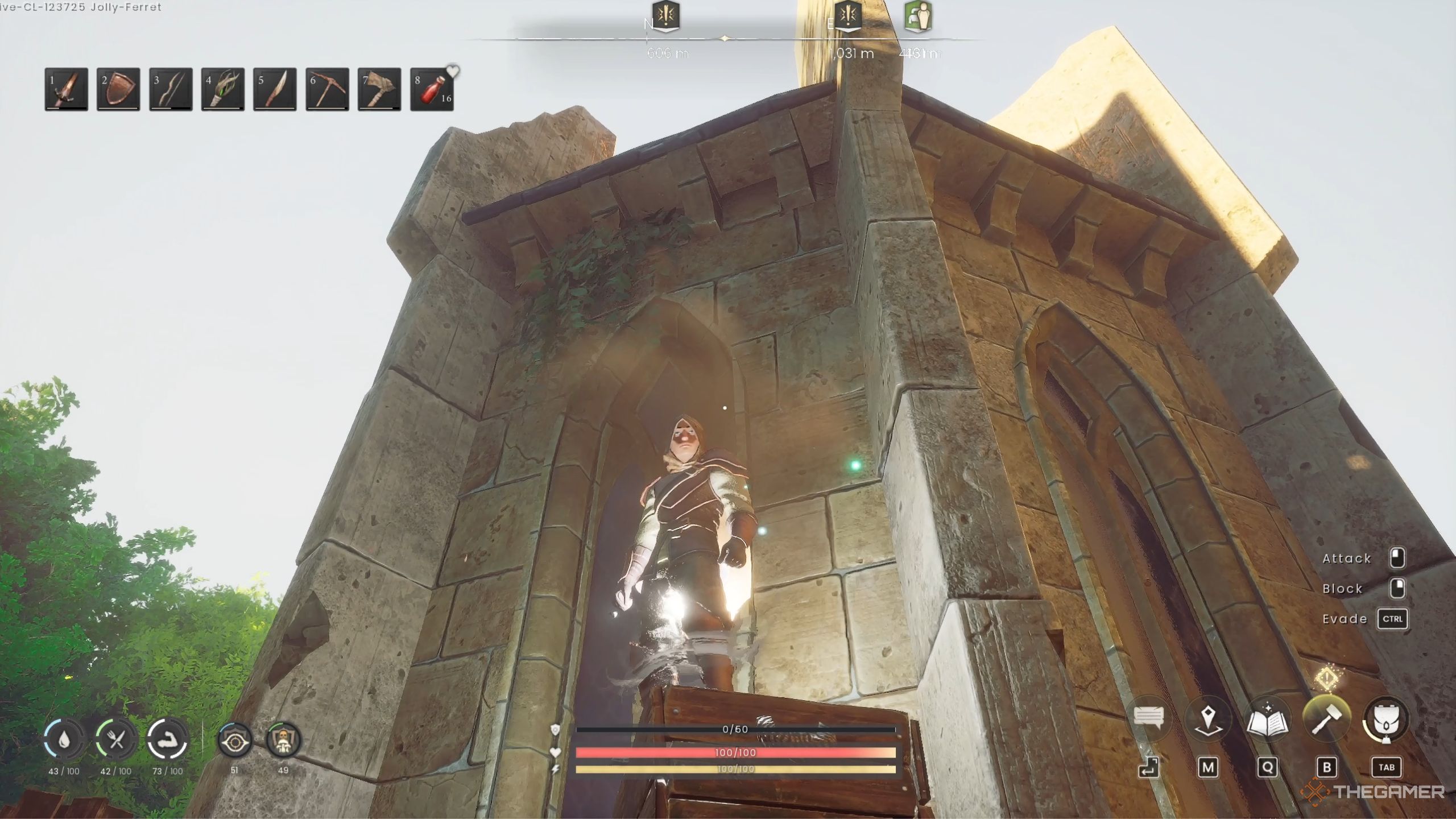The image size is (1456, 819).
Task: Pick the spear in hotbar slot 5
Action: pyautogui.click(x=275, y=89)
